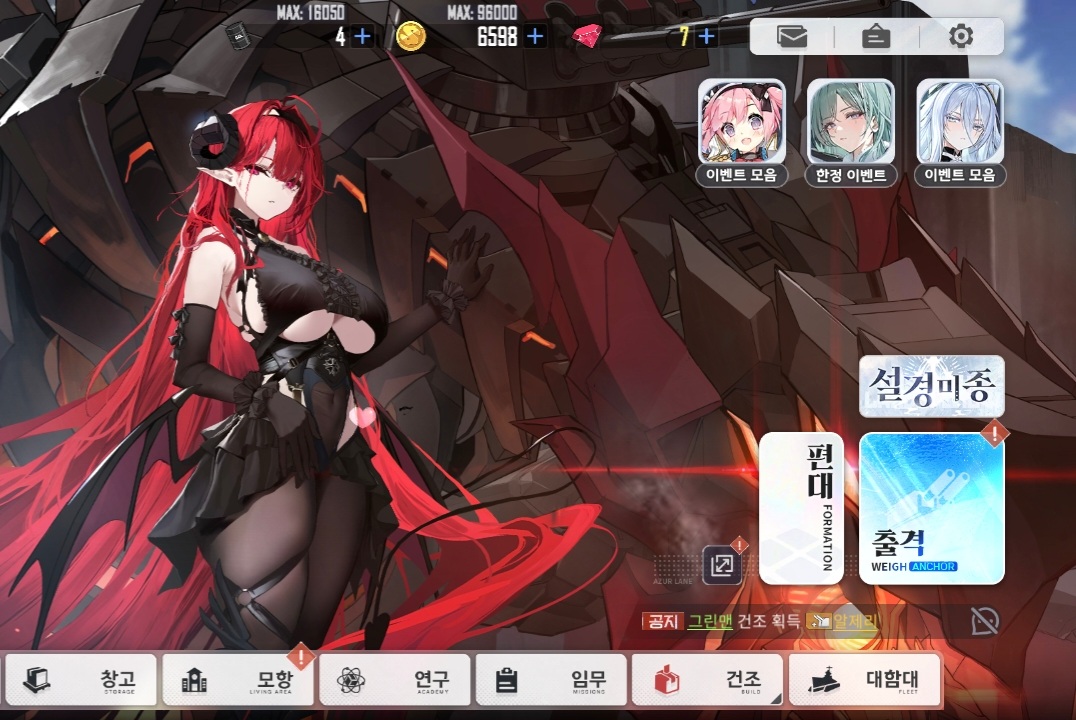Enter the 모항 living area

239,680
